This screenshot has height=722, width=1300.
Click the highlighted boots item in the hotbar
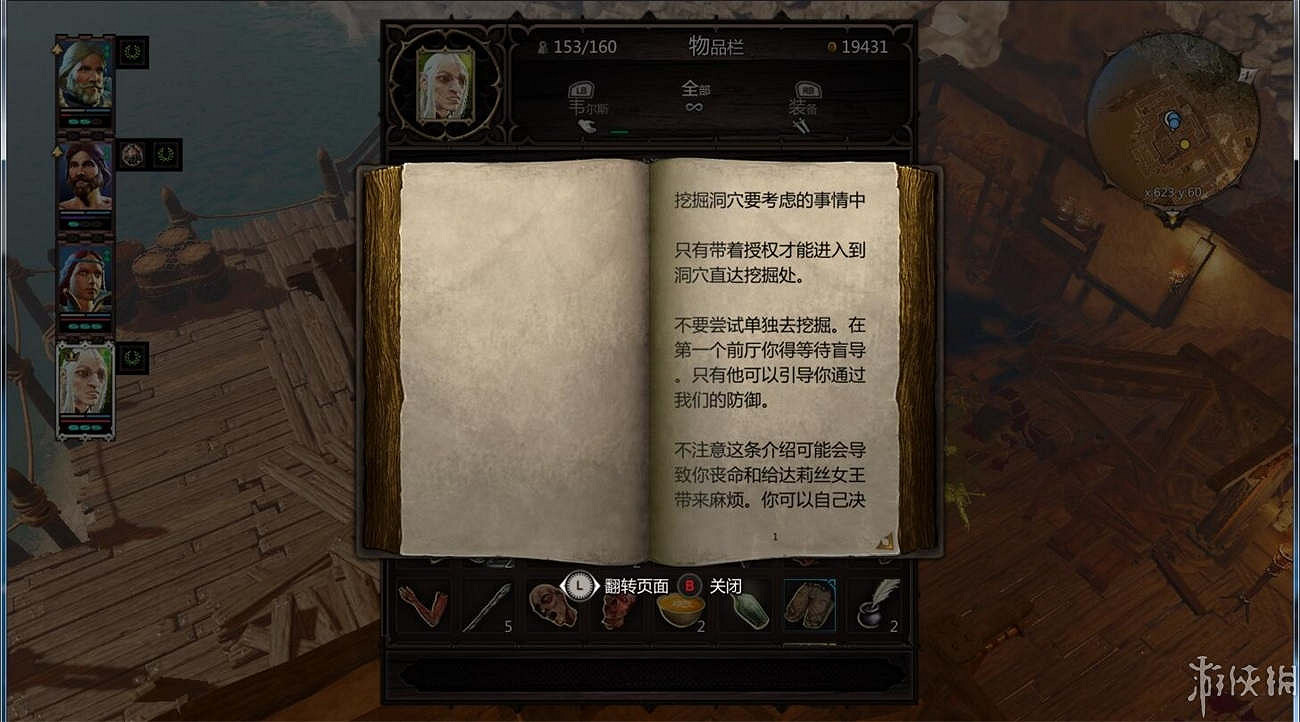(810, 606)
